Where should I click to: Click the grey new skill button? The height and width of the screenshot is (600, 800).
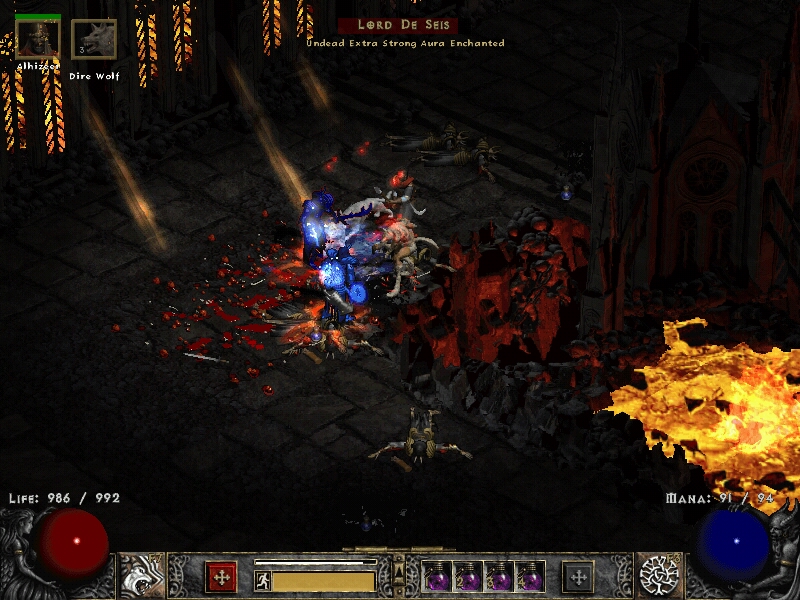579,577
